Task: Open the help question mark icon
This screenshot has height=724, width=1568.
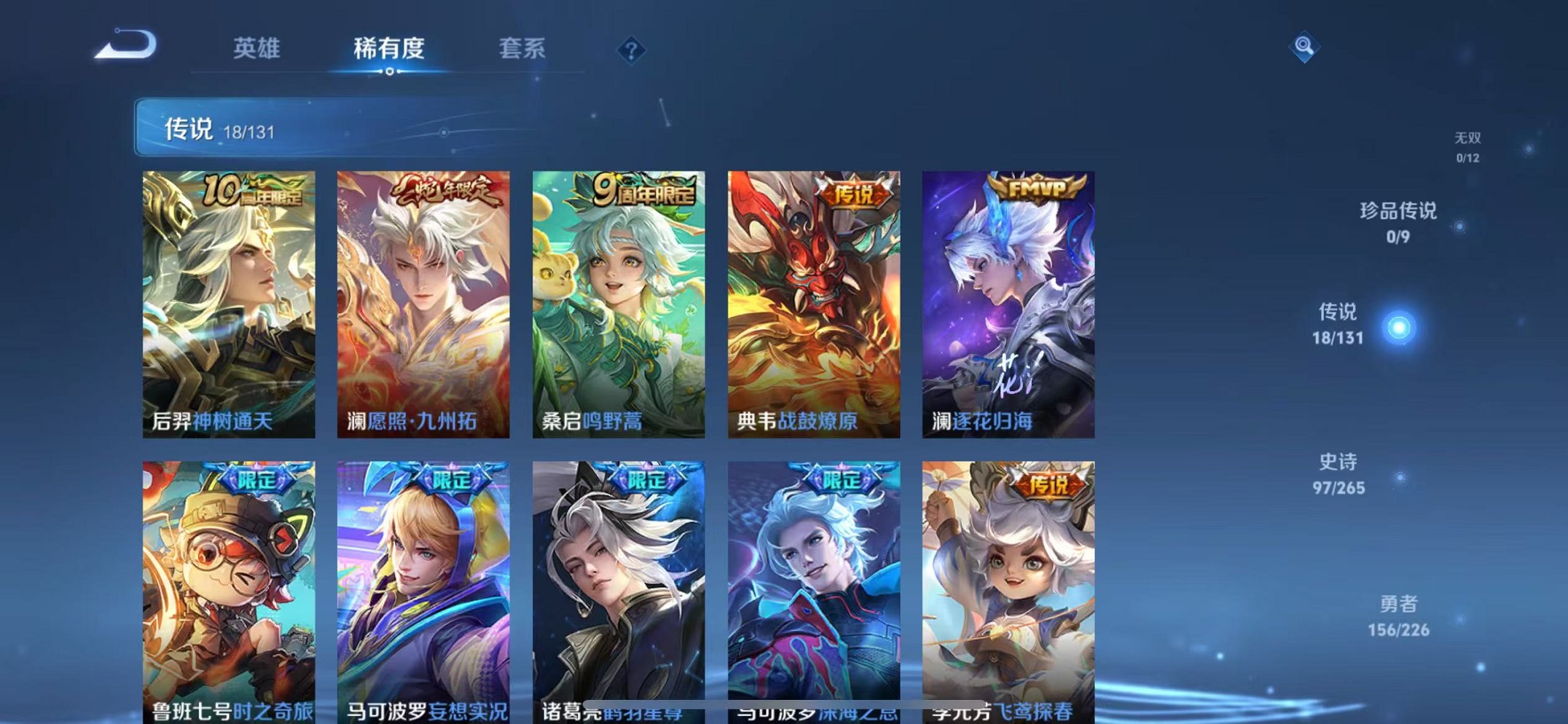Action: click(632, 49)
